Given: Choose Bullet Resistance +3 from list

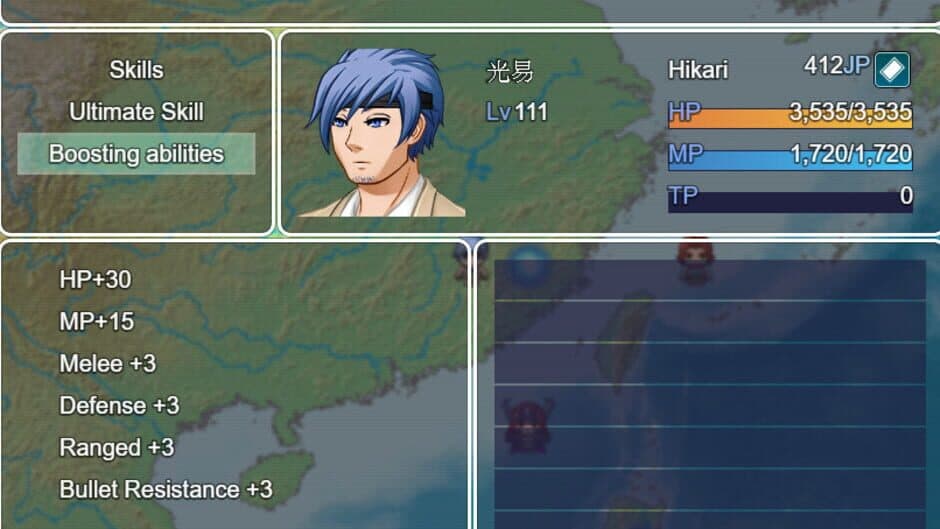Looking at the screenshot, I should [x=166, y=490].
